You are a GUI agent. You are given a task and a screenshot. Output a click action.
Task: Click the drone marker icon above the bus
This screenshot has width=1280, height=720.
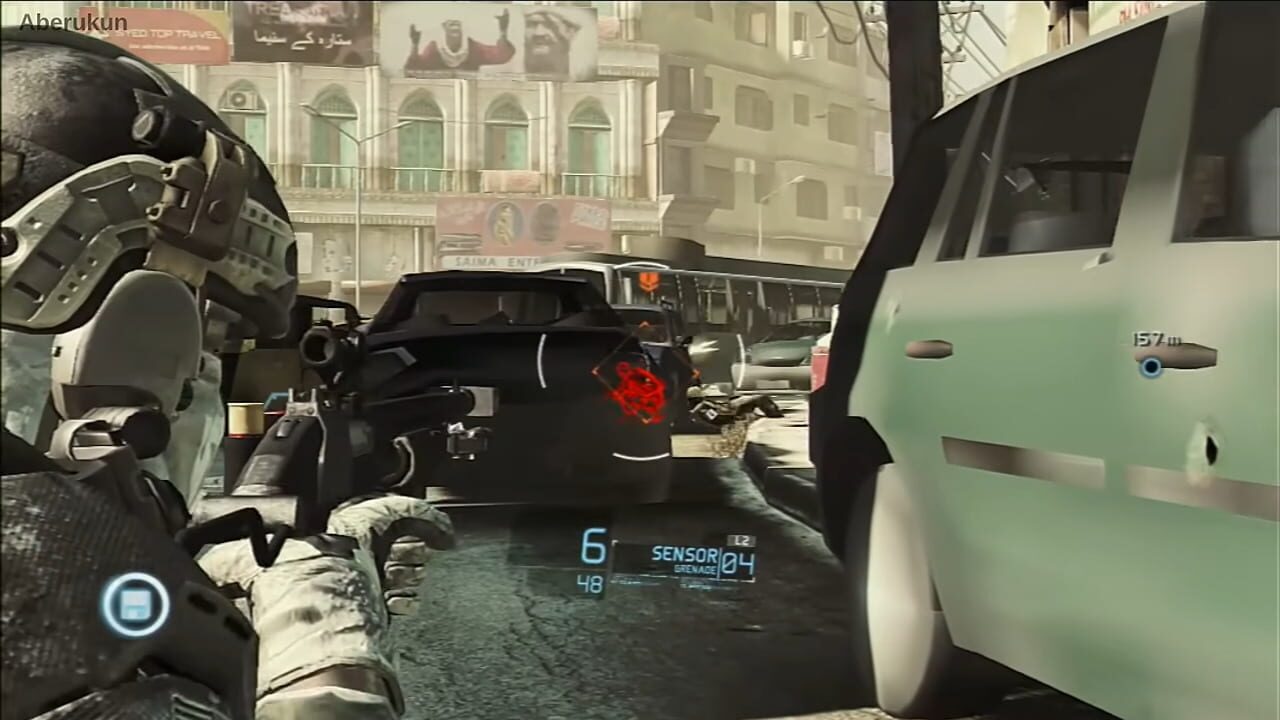(x=646, y=281)
